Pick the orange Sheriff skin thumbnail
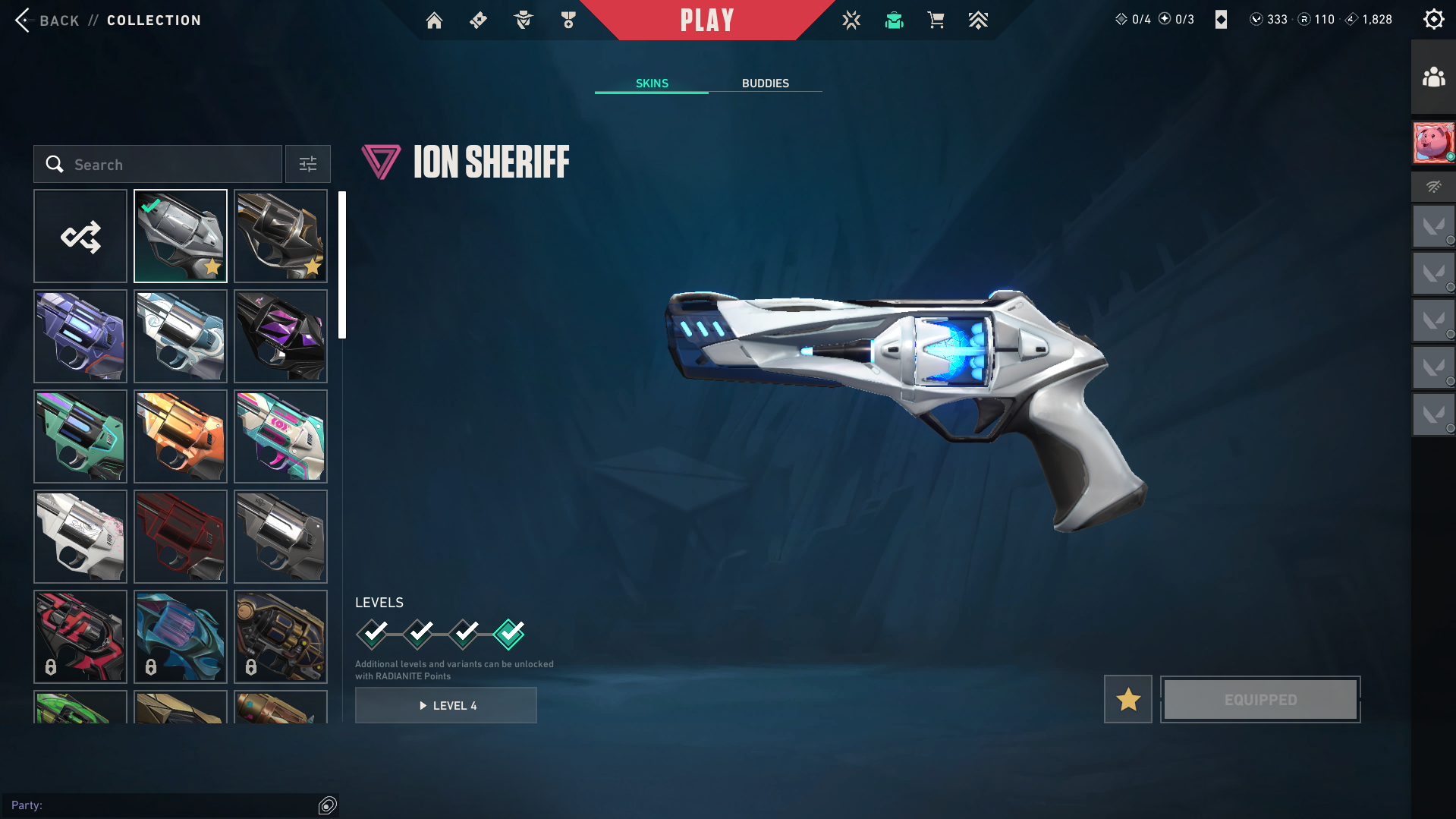 click(x=181, y=436)
